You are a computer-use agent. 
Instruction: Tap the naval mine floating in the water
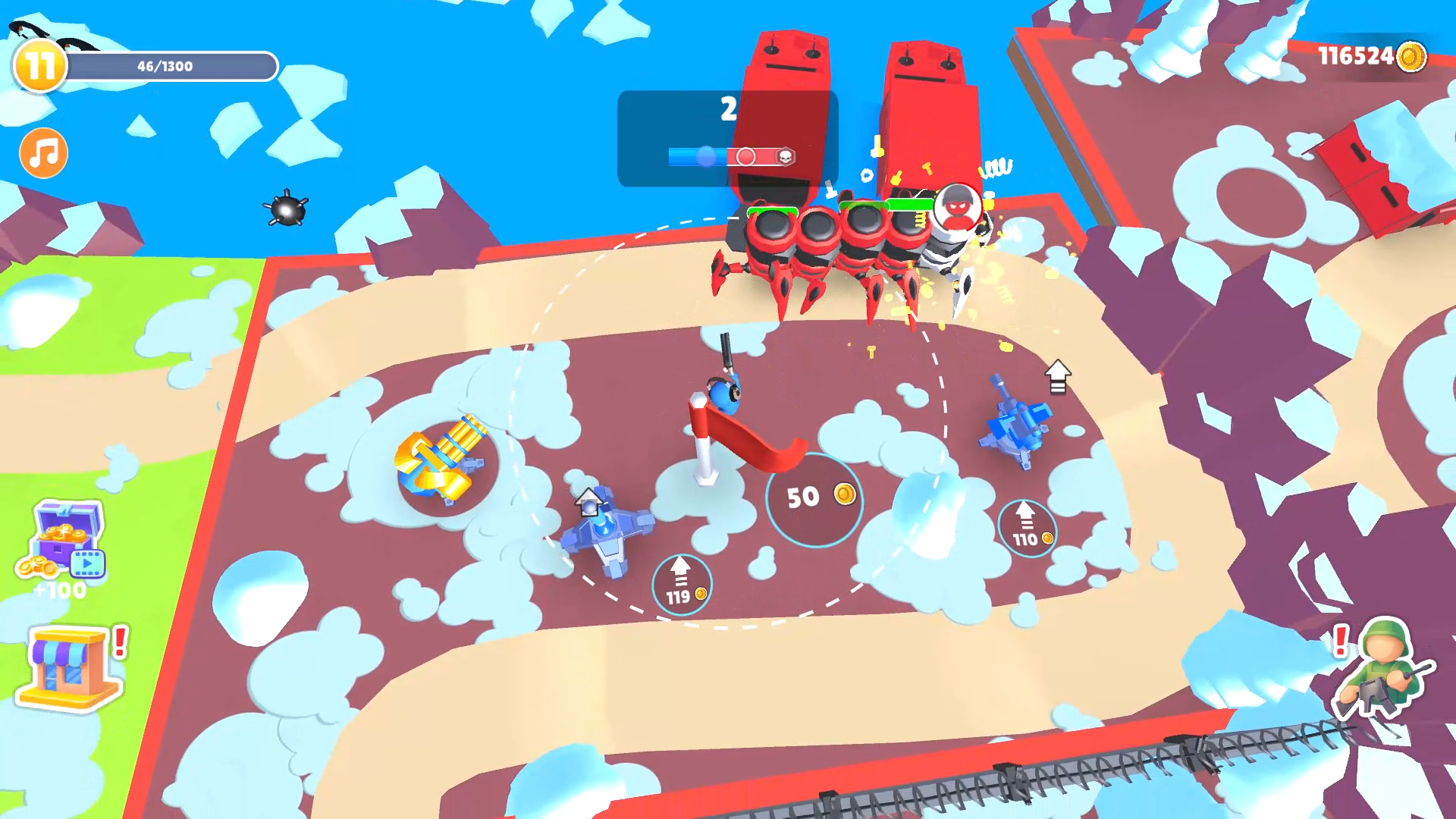coord(288,209)
